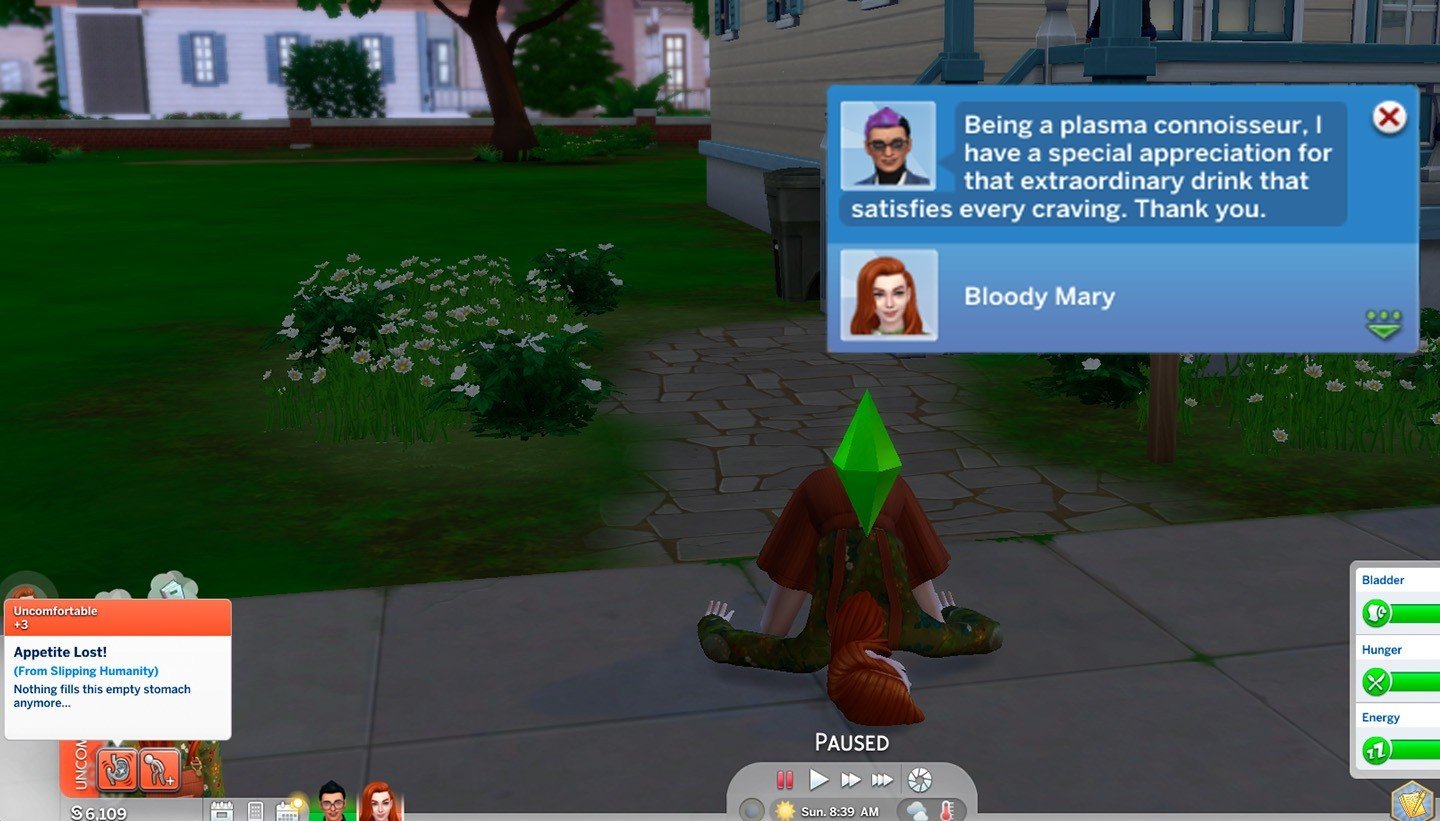Click the Sun. 8:39 AM date display
This screenshot has height=821, width=1440.
pos(840,810)
